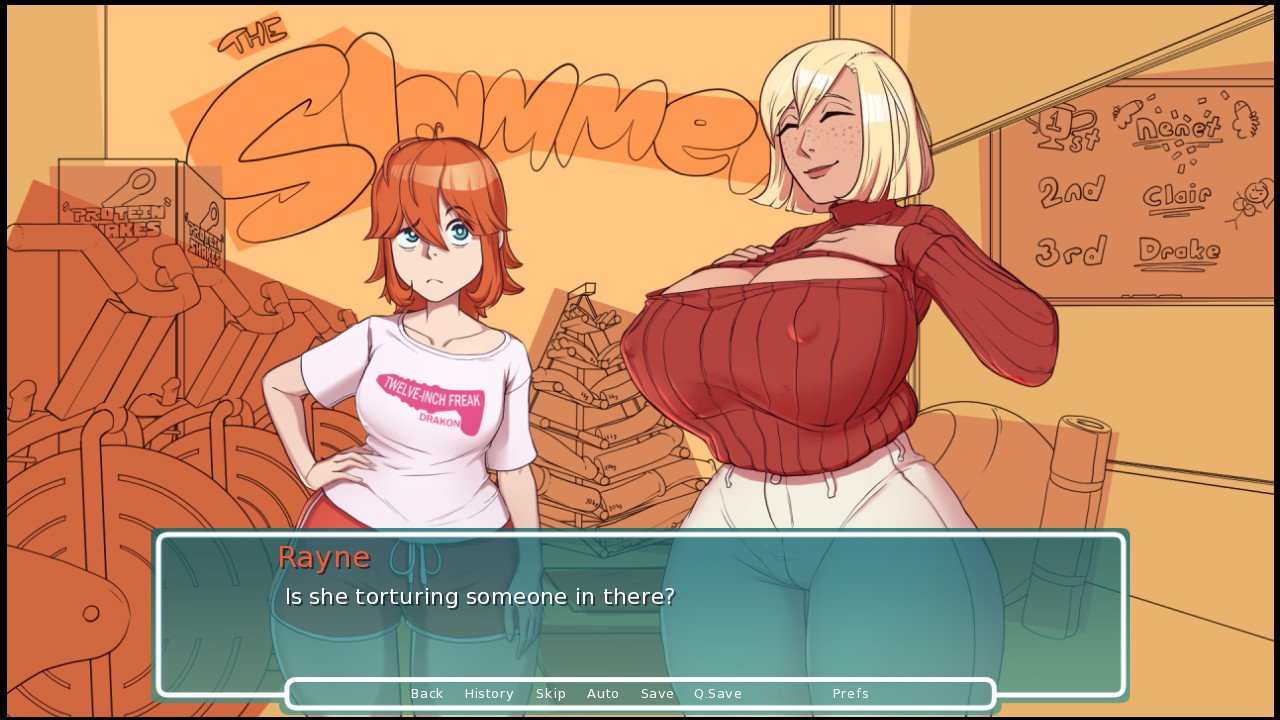Go Back to the previous dialogue line
Screen dimensions: 1280x720
tap(427, 693)
